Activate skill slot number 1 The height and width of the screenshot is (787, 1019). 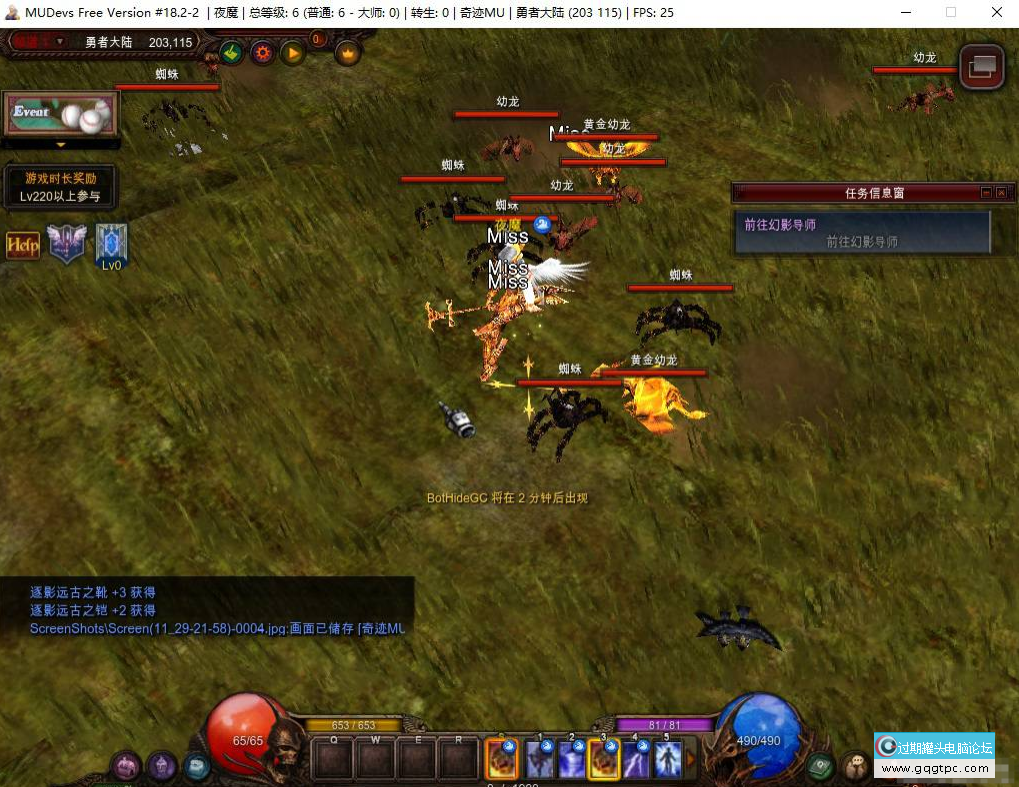[x=540, y=760]
